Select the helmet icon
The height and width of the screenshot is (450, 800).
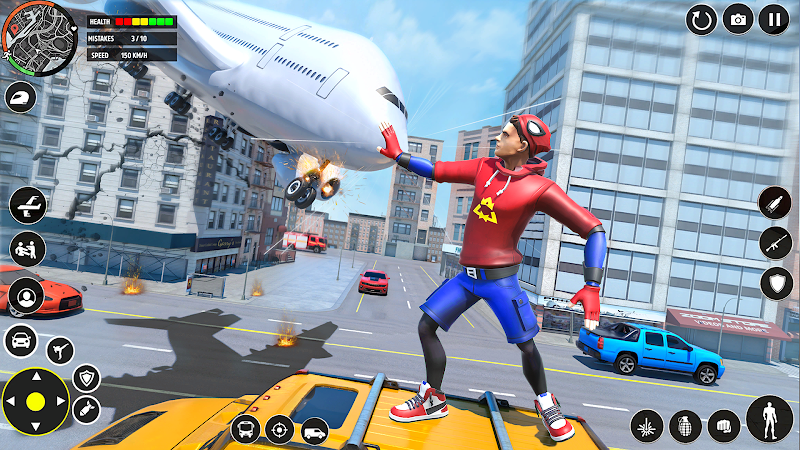coord(21,97)
